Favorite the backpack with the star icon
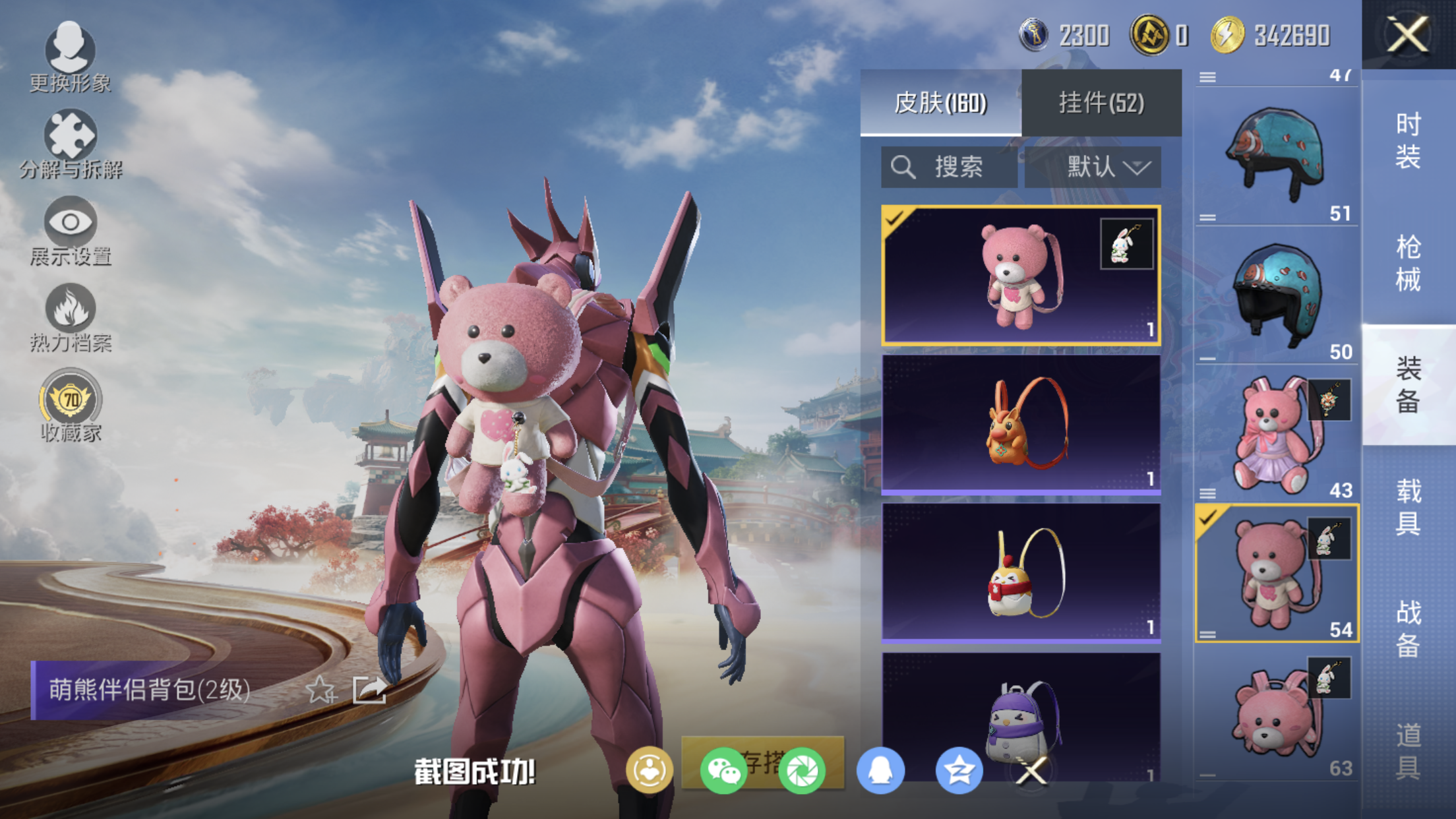The width and height of the screenshot is (1456, 819). [321, 690]
